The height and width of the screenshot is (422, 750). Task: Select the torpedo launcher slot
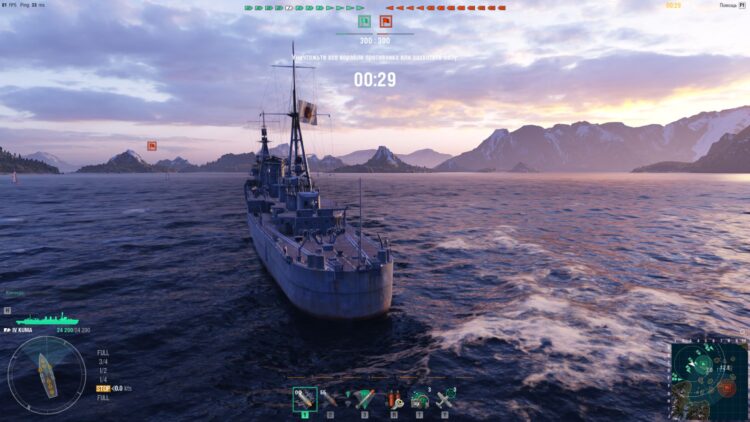[x=363, y=399]
